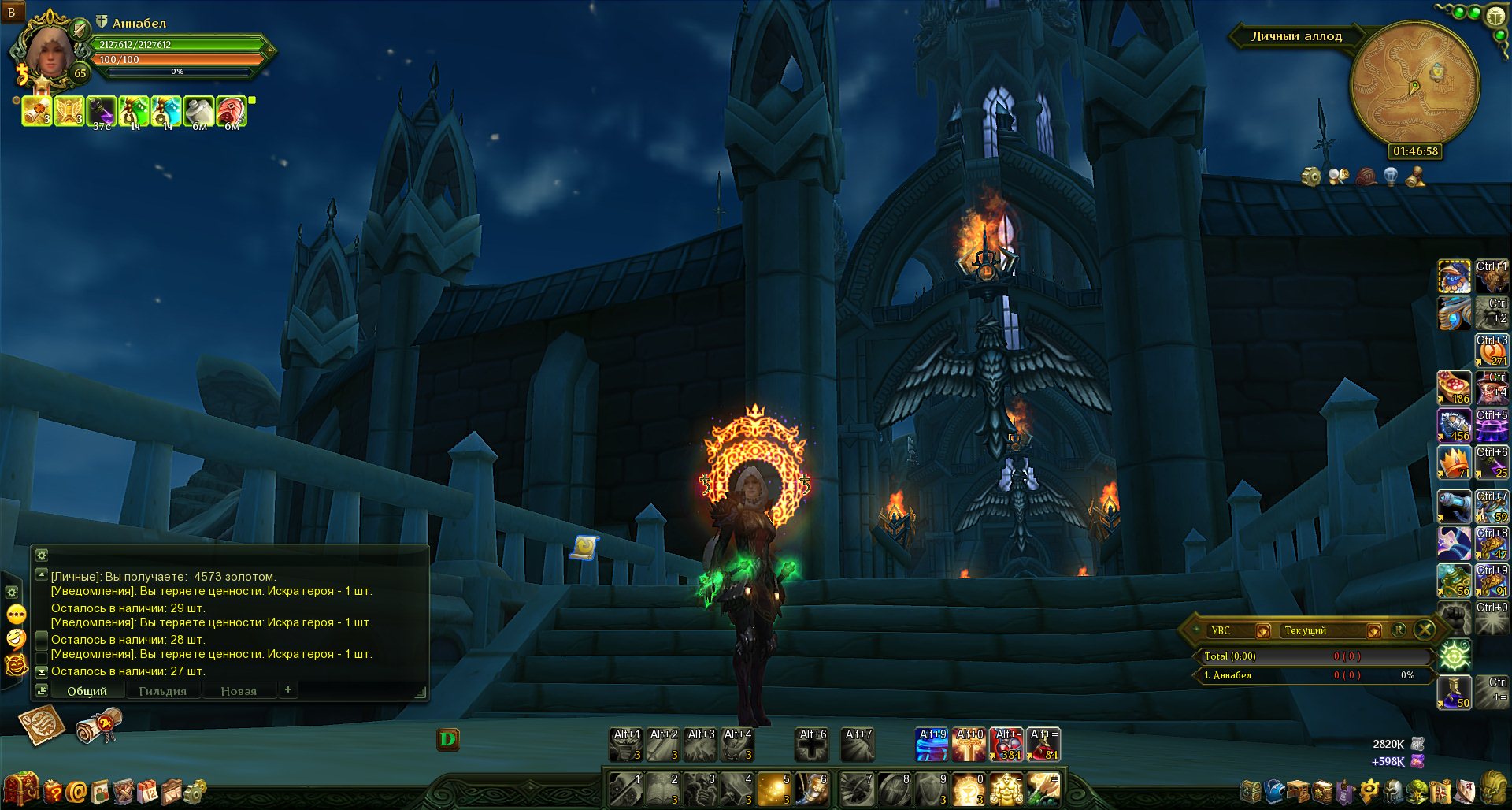Open the question mark help book
This screenshot has width=1512, height=810.
point(52,790)
